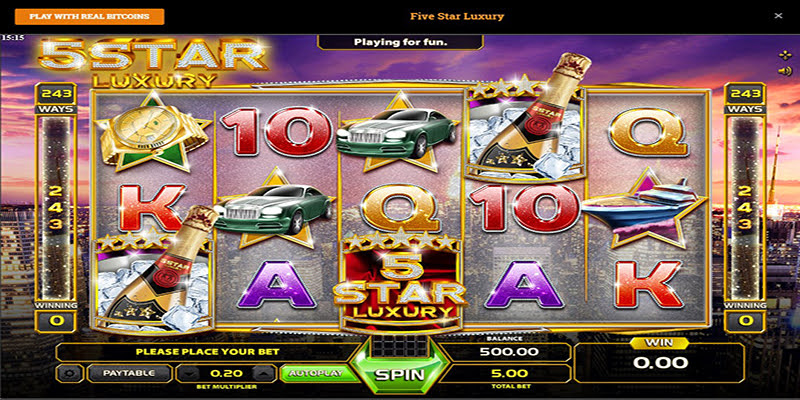This screenshot has width=800, height=400.
Task: Close the game window with the X
Action: pos(779,16)
